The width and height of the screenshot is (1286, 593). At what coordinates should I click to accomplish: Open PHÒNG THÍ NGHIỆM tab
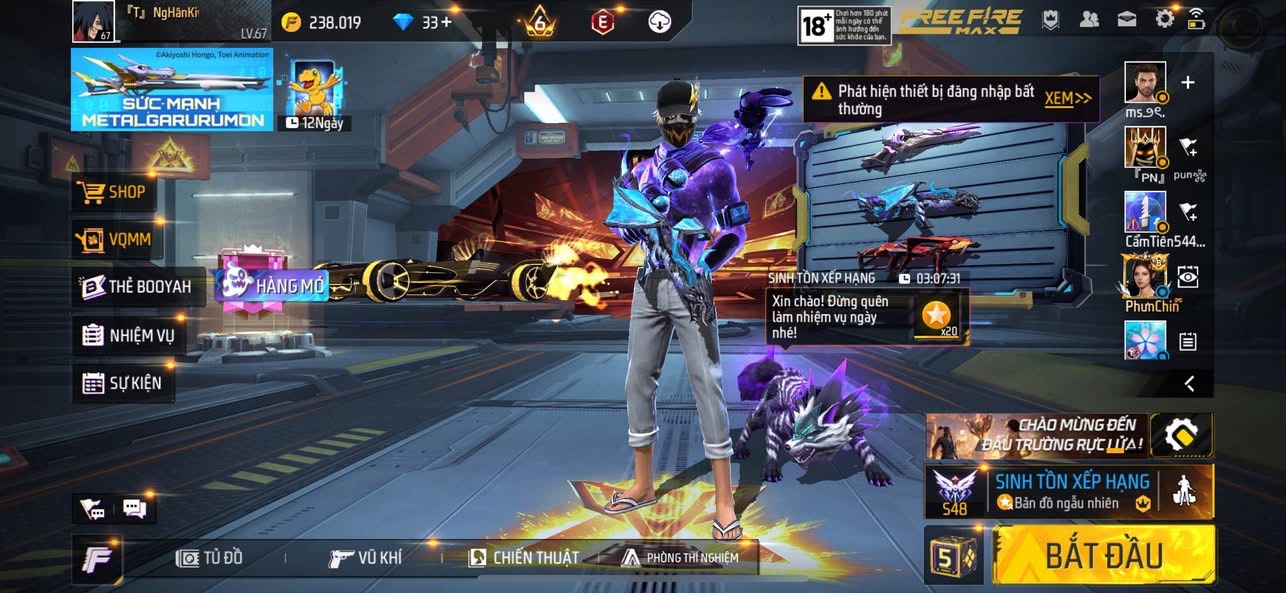point(680,558)
